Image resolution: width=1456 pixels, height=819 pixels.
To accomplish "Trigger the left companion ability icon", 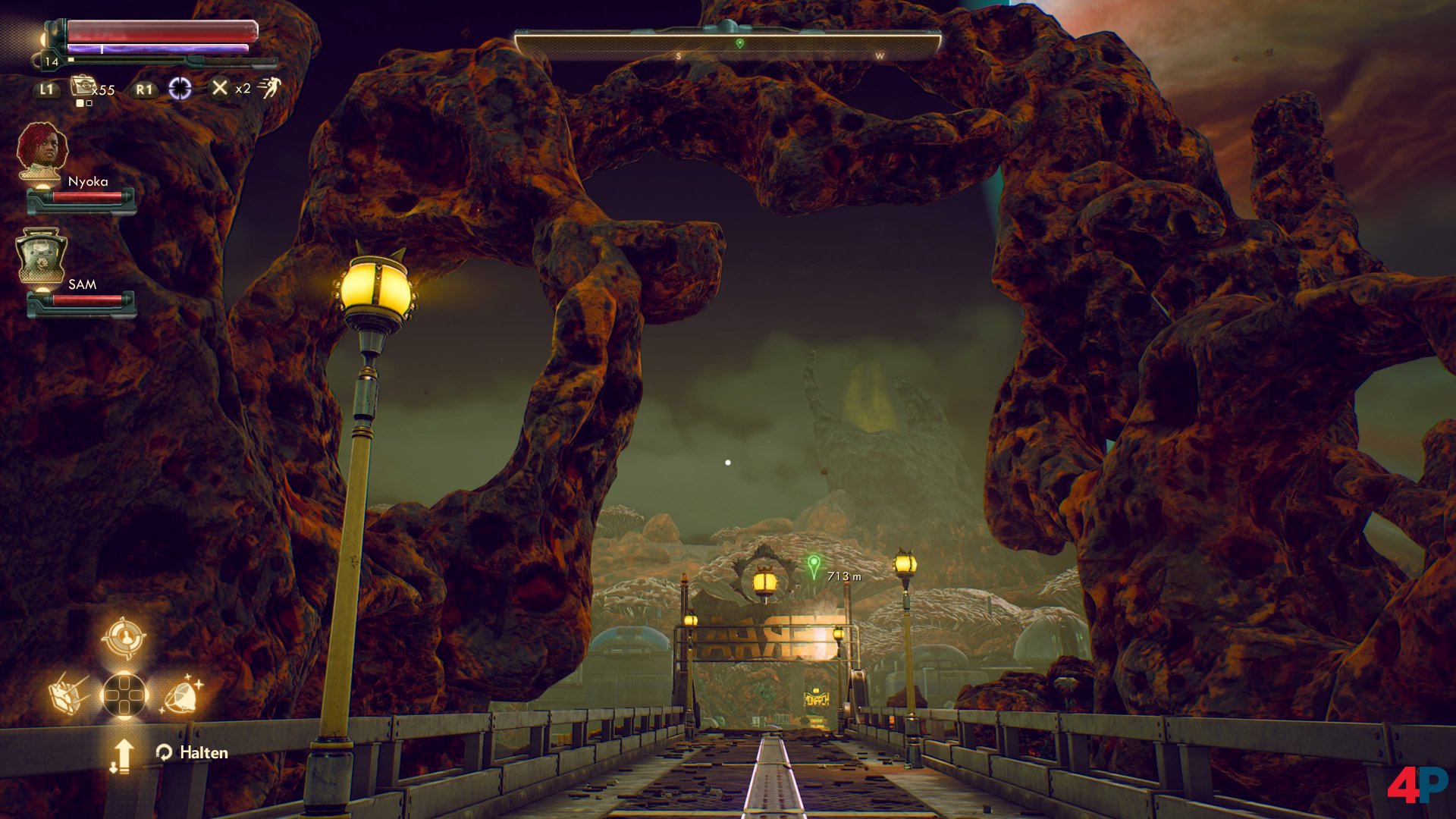I will coord(69,694).
